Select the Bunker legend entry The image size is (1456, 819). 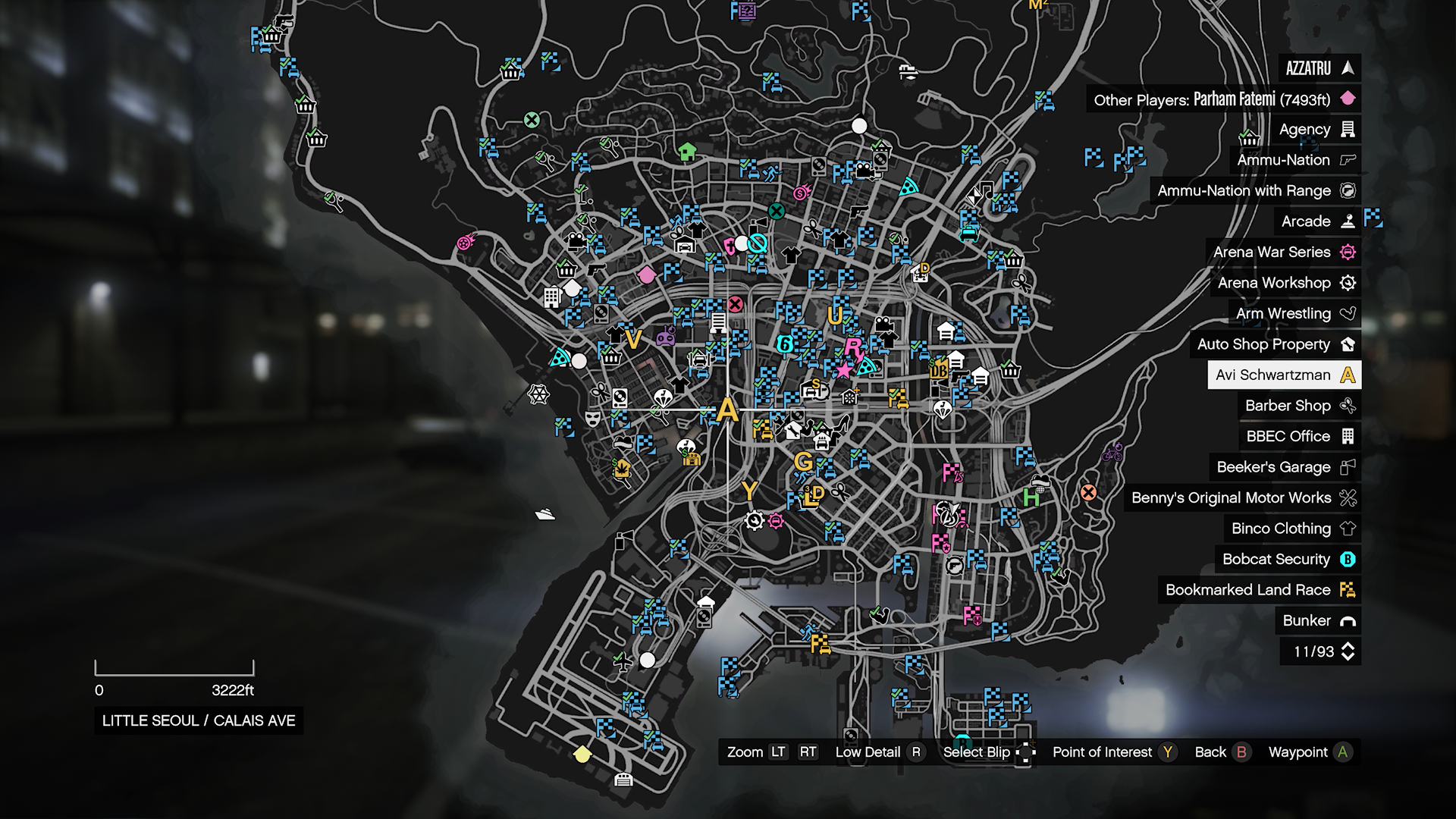(x=1317, y=620)
